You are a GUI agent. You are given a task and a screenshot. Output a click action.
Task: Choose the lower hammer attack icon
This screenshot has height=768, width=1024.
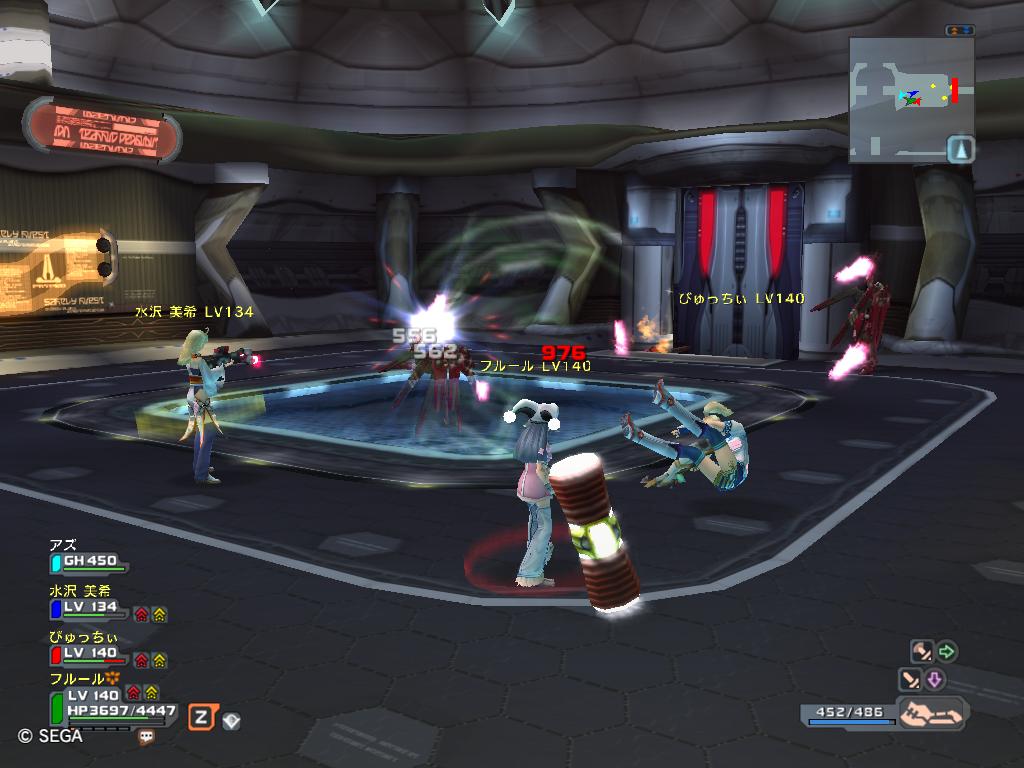(910, 681)
